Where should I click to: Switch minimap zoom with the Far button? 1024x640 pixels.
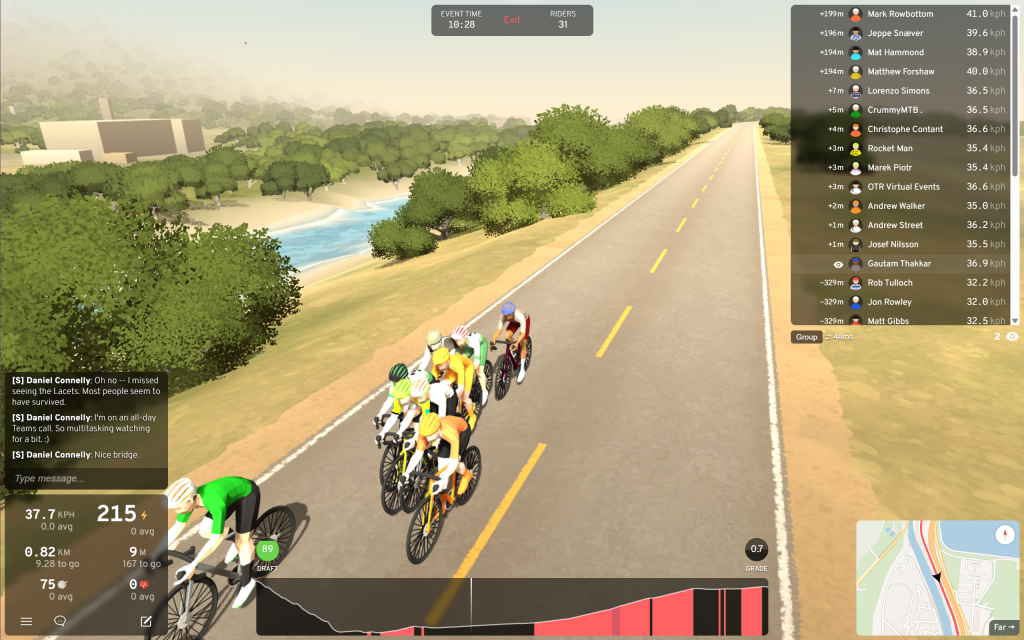[1003, 628]
